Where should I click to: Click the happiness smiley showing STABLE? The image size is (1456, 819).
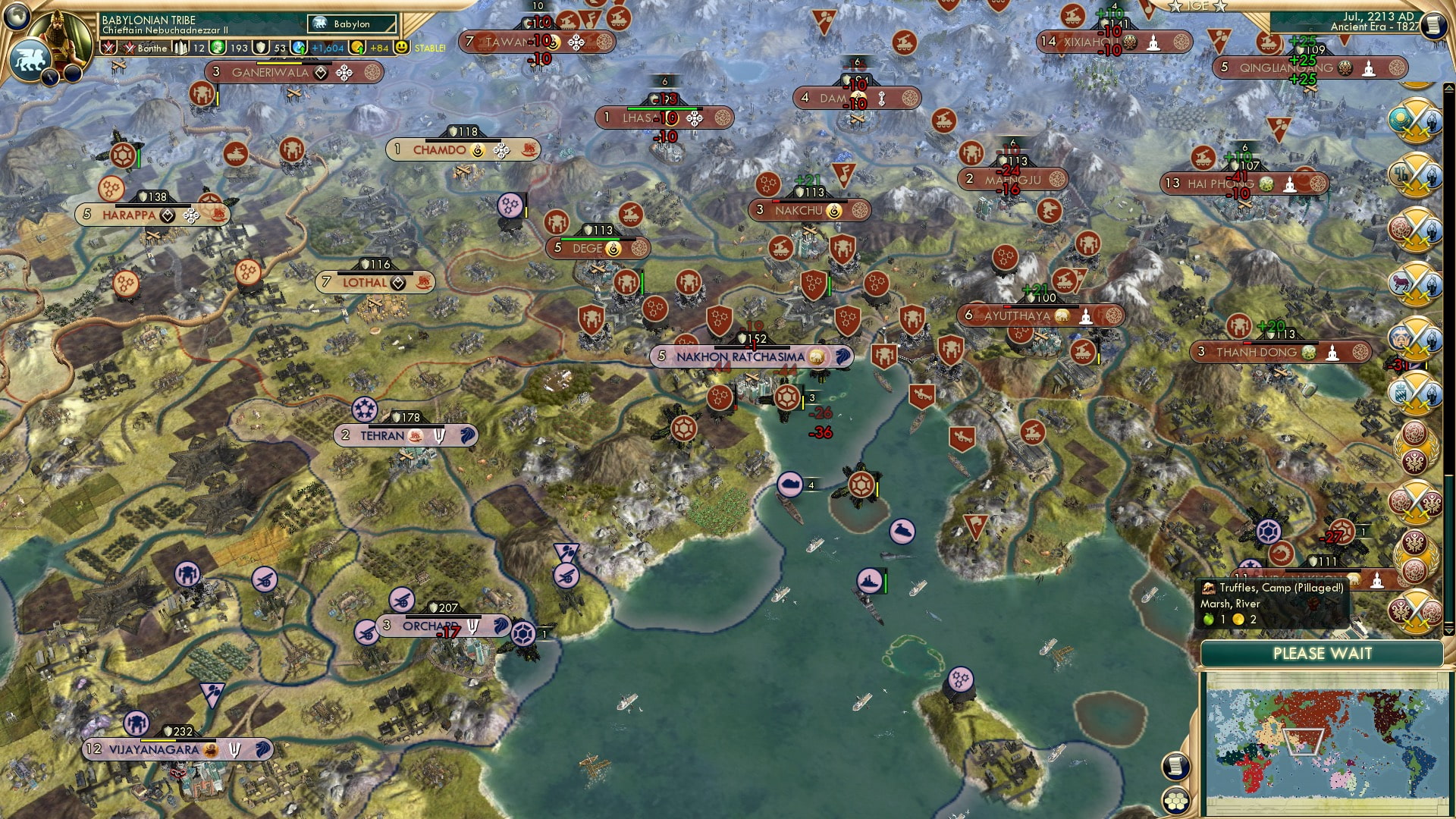(x=400, y=48)
